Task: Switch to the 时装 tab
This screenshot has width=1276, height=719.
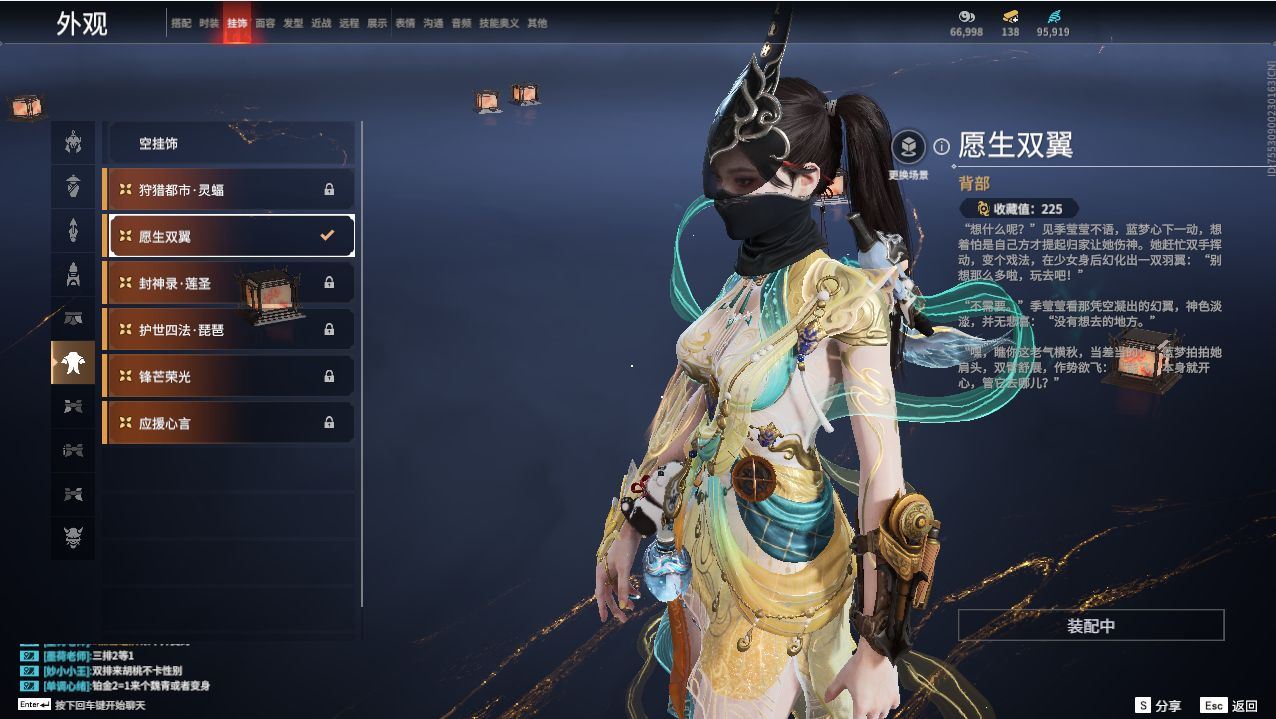Action: [x=209, y=23]
